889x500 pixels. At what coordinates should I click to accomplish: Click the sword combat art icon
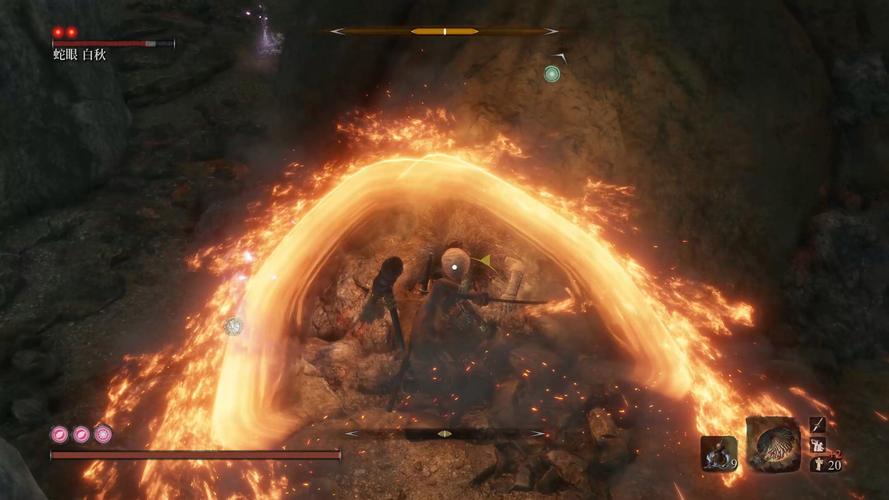(818, 425)
